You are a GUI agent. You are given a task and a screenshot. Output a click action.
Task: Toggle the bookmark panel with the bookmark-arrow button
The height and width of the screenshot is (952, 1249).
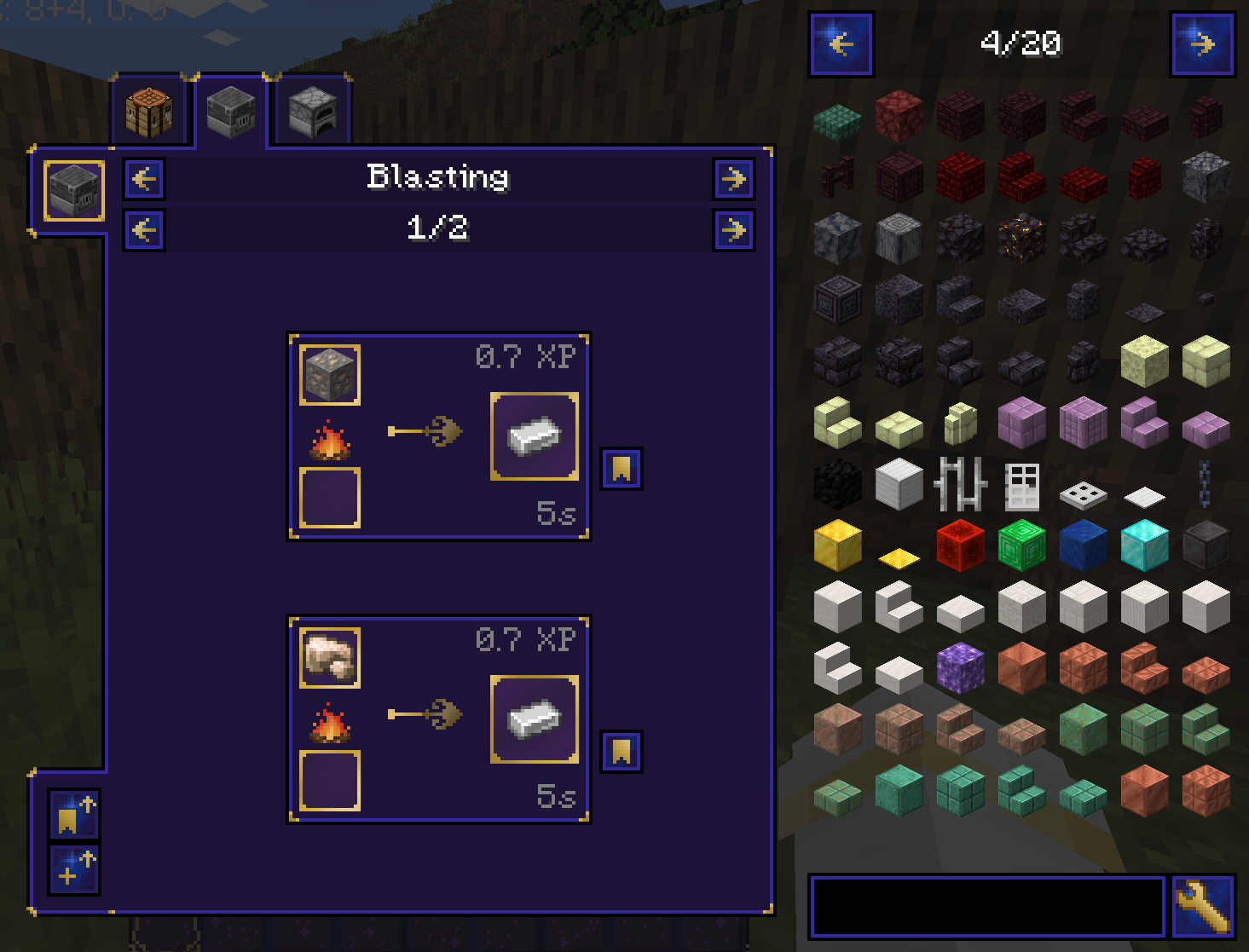tap(73, 815)
